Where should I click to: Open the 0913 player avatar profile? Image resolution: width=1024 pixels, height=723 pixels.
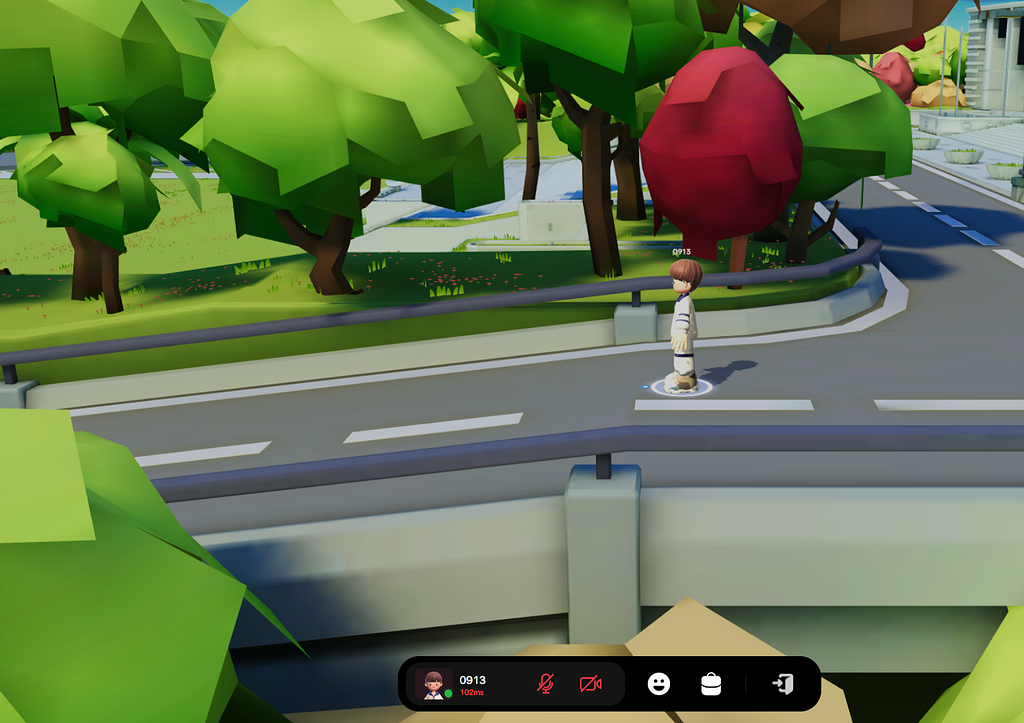pyautogui.click(x=433, y=684)
